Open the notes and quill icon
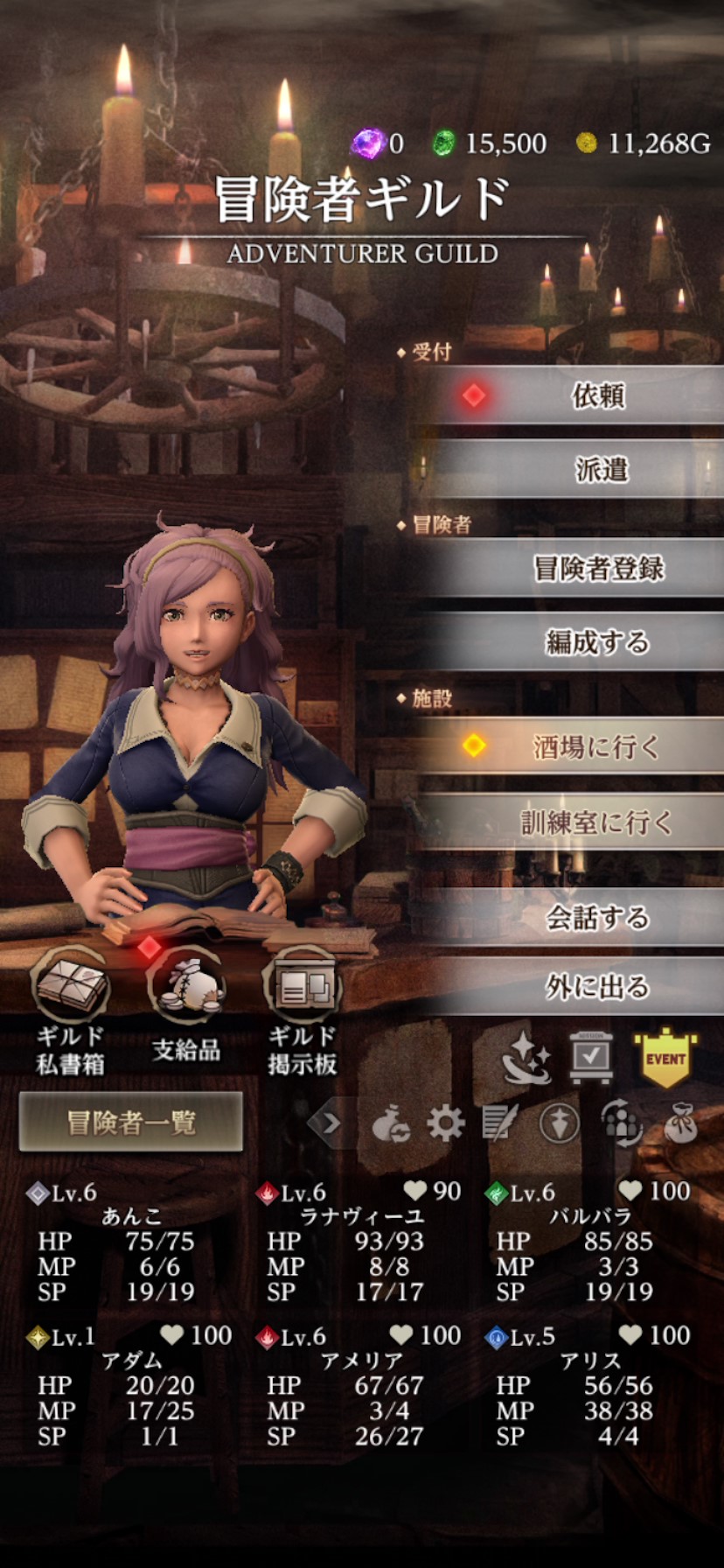 tap(500, 1123)
